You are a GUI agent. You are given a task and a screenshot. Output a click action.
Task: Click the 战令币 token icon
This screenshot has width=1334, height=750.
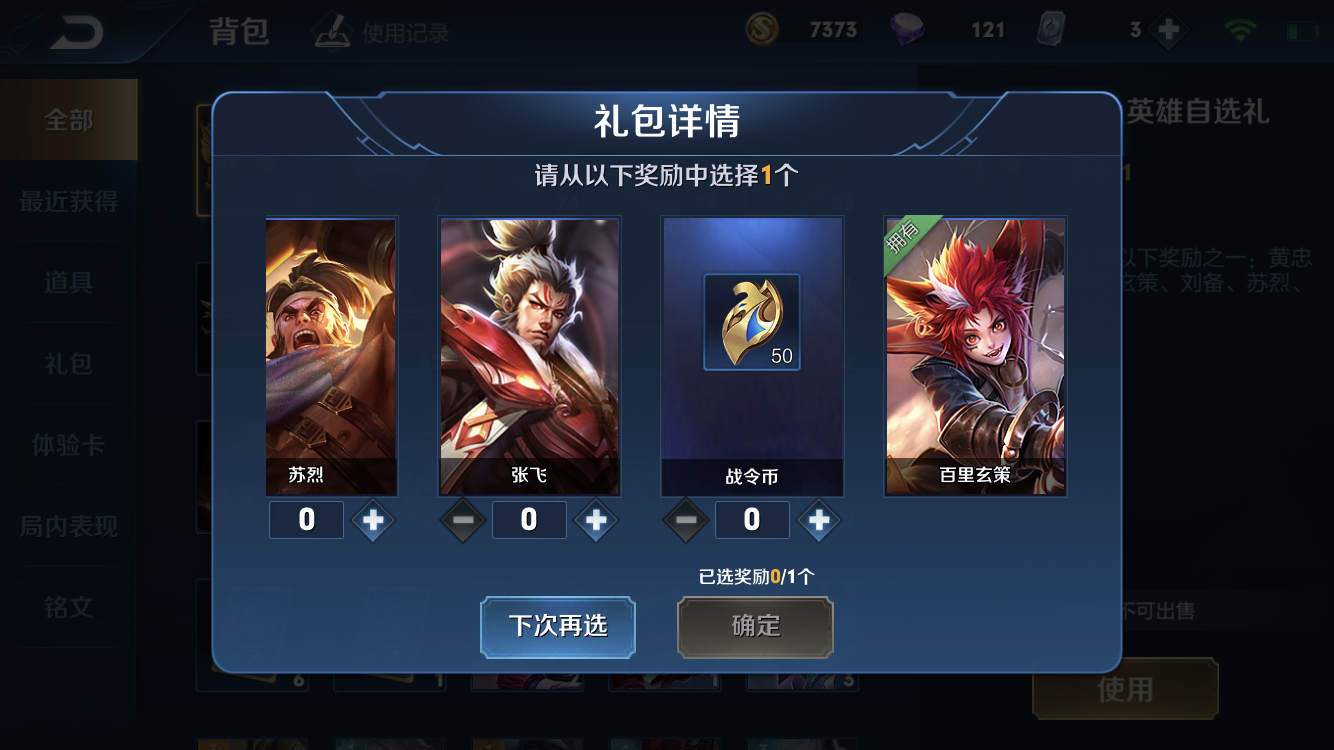(x=752, y=323)
